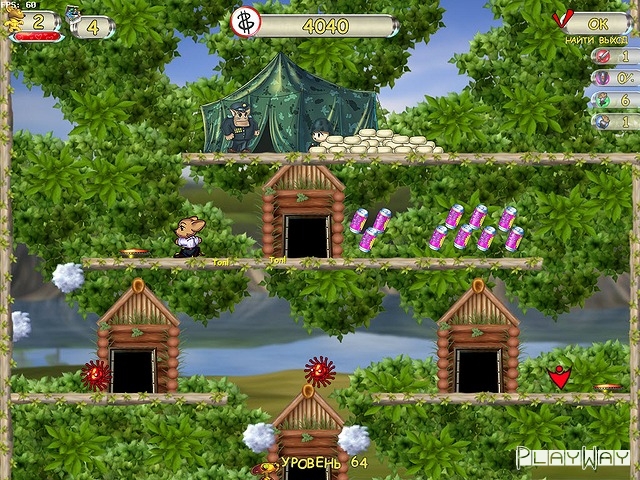Click the PlayWay logo
The width and height of the screenshot is (640, 480).
[573, 458]
